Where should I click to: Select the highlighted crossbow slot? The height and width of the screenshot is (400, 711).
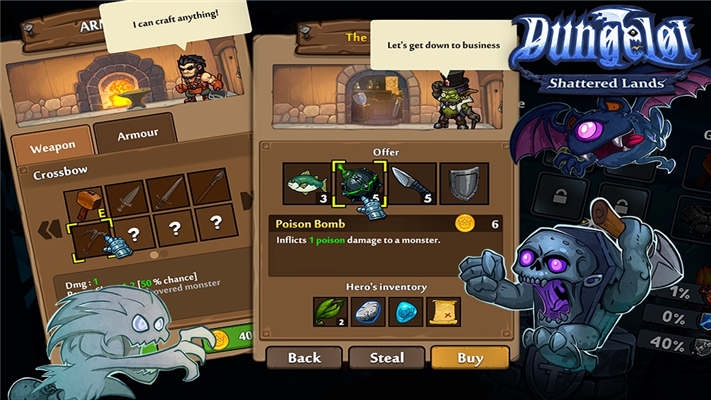tap(91, 240)
